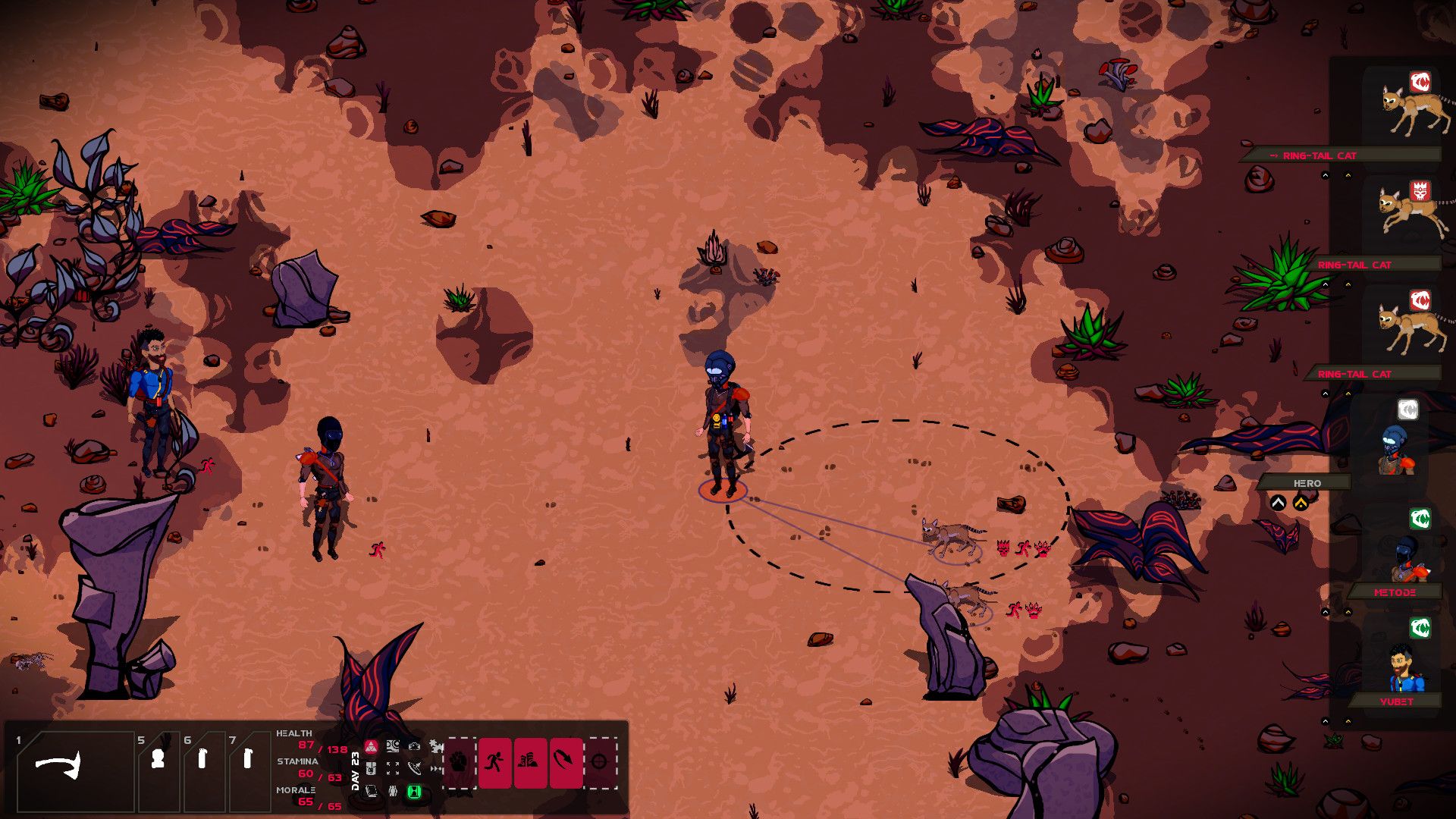This screenshot has width=1456, height=819.
Task: Select the curved blade weapon in slot 1
Action: [x=59, y=766]
